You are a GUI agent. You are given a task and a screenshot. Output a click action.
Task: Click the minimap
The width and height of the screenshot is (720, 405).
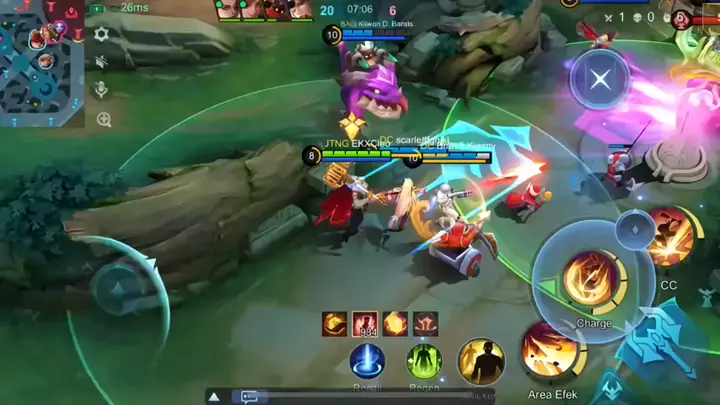pyautogui.click(x=41, y=62)
